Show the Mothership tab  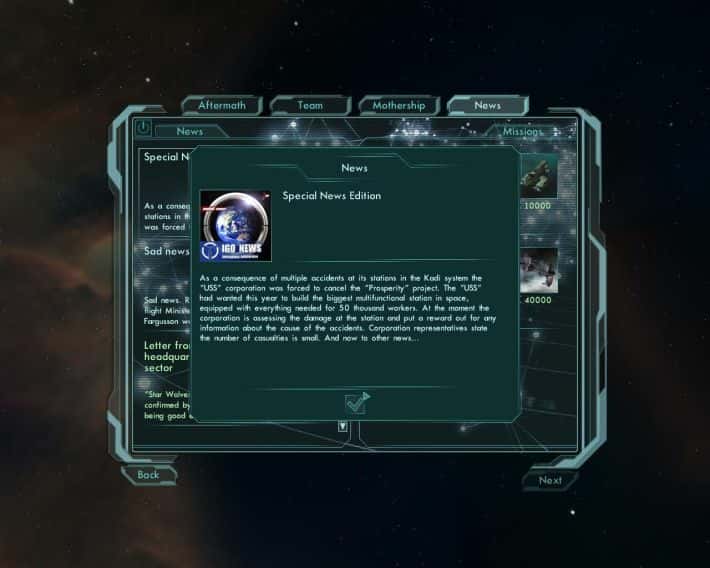(399, 105)
